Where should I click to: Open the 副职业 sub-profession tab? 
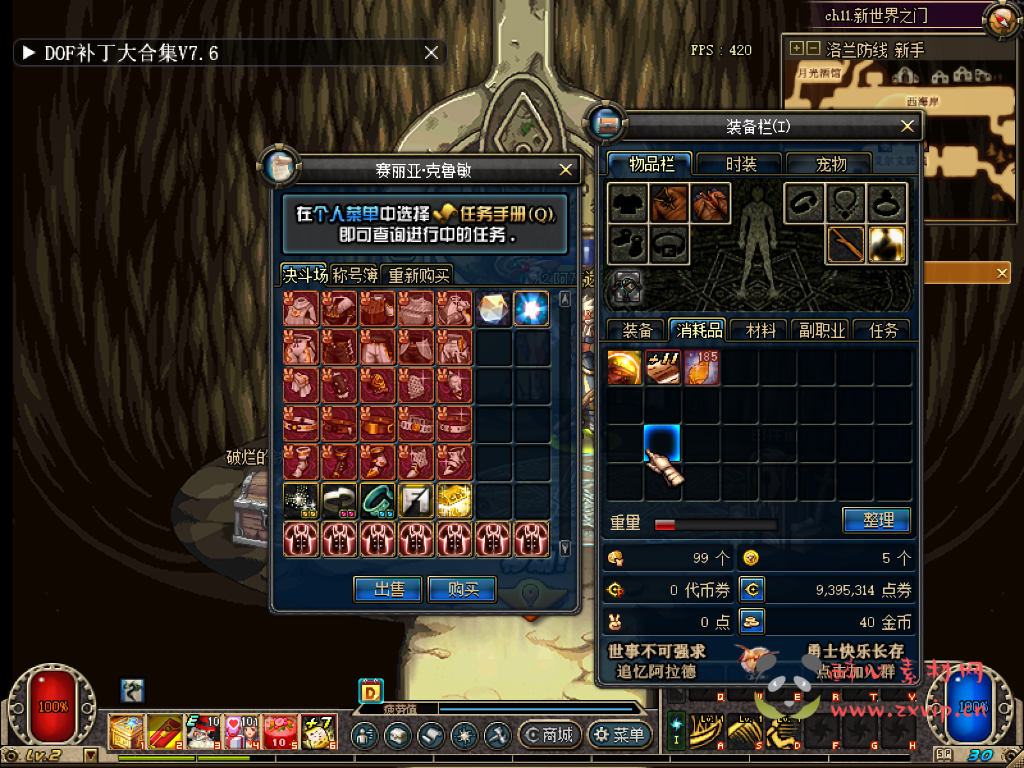coord(821,330)
